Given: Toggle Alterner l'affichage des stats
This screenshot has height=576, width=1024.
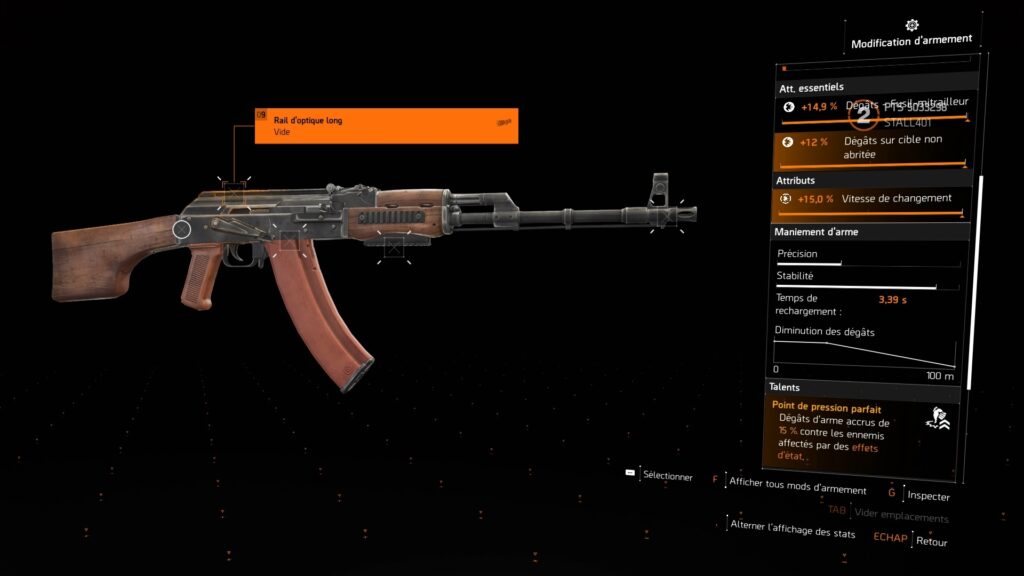Looking at the screenshot, I should point(793,531).
